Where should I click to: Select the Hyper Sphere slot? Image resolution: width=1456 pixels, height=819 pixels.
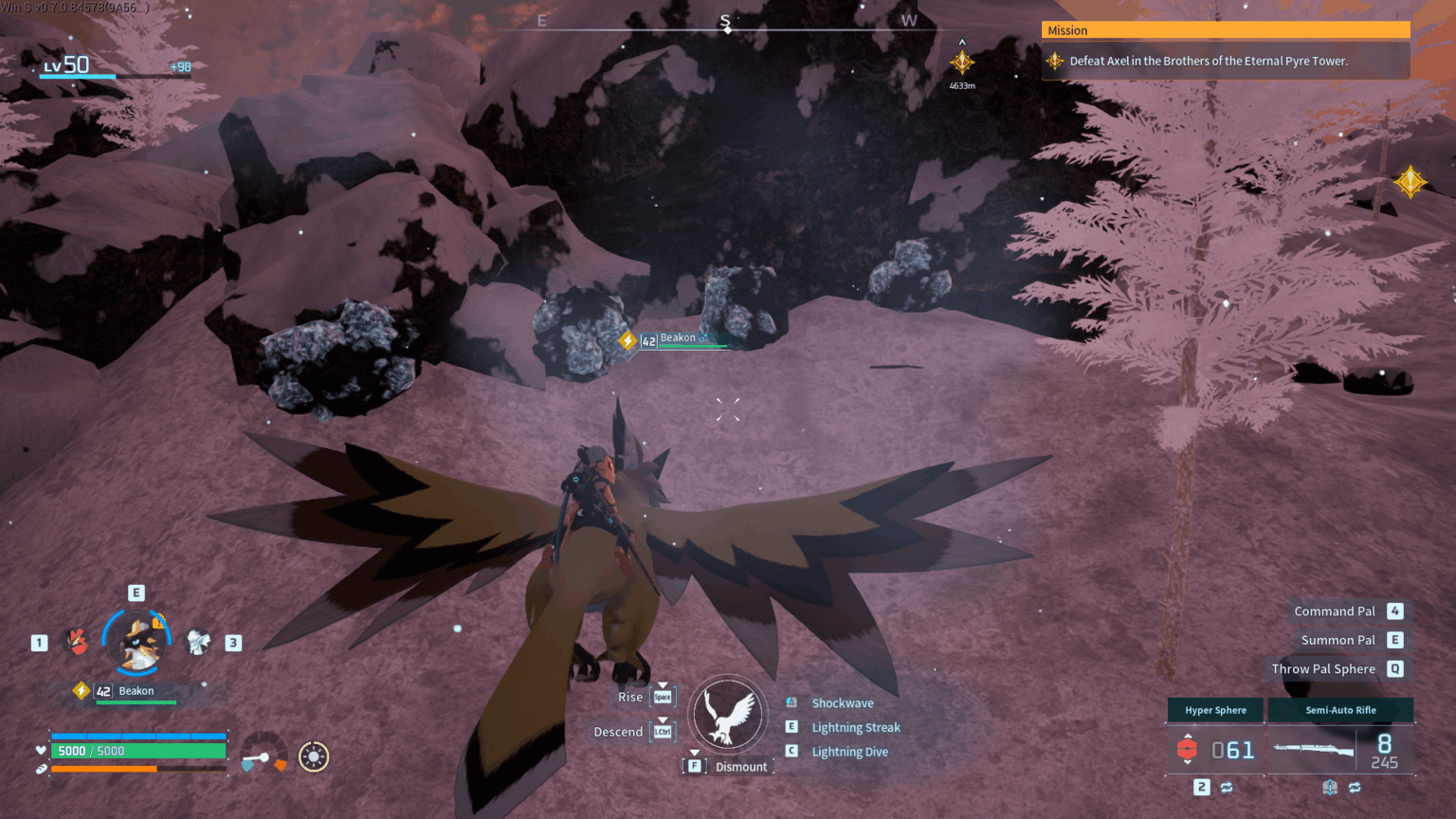pos(1215,710)
